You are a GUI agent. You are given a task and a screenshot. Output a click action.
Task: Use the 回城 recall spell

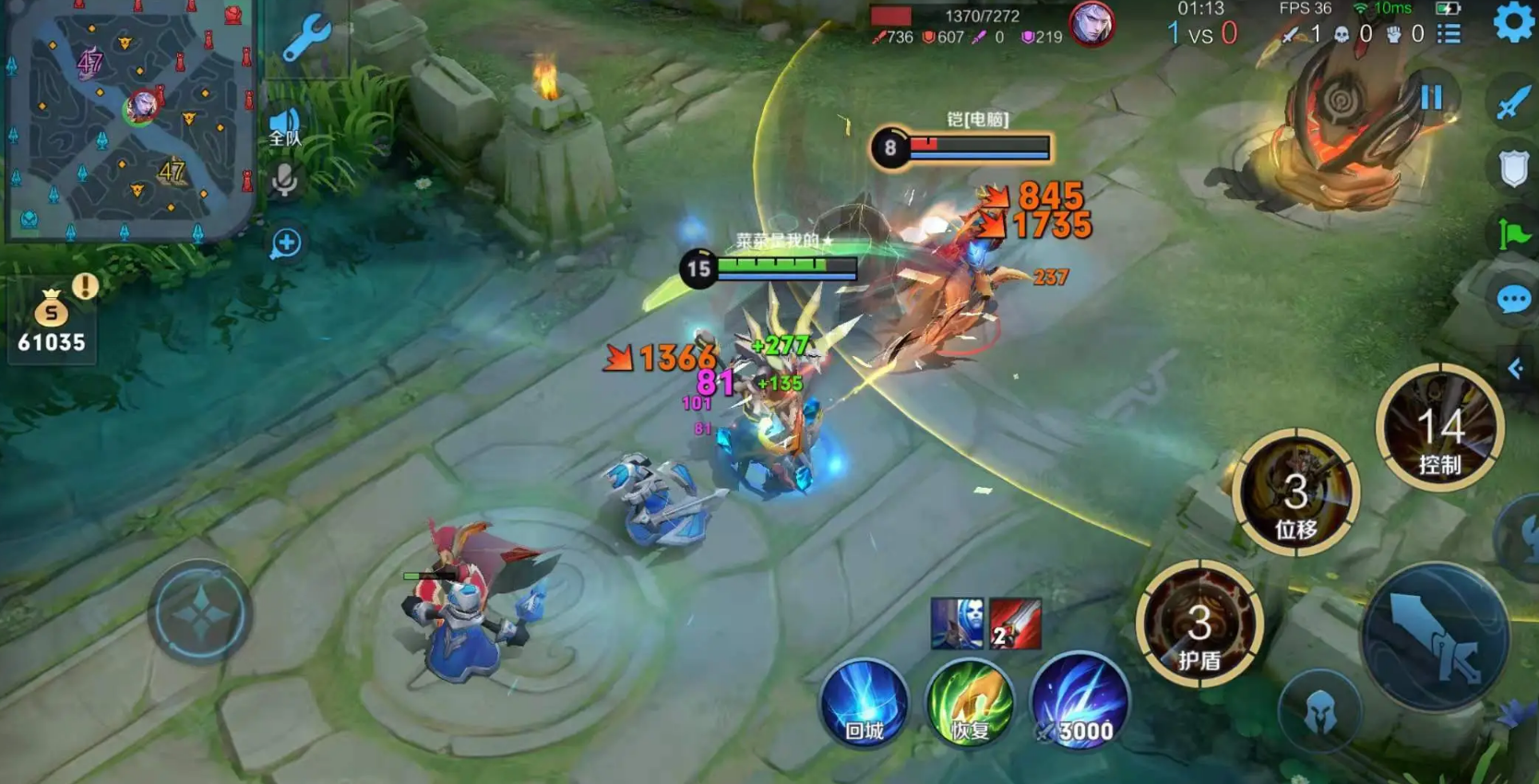point(864,704)
